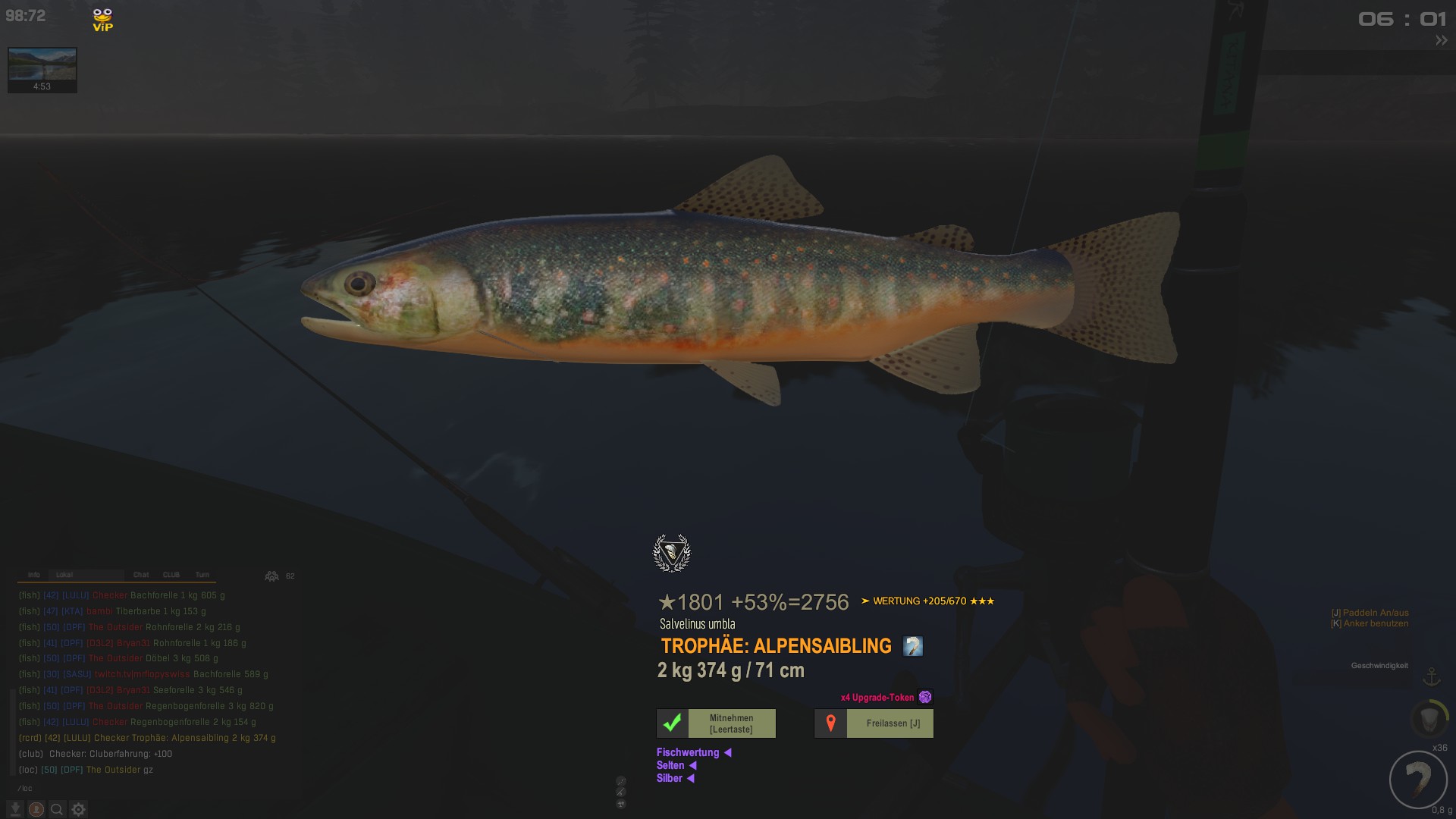Open the fish info question mark icon
This screenshot has width=1456, height=819.
tap(912, 646)
